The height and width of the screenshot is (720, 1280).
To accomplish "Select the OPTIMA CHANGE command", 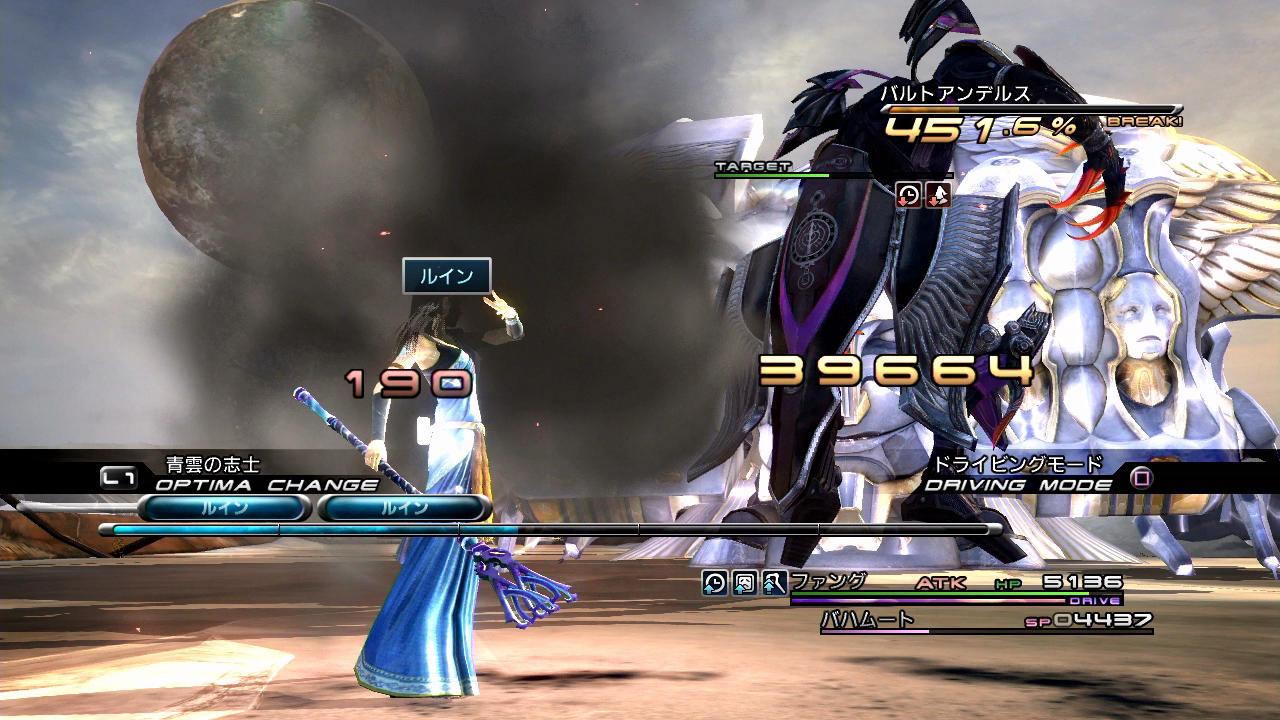I will click(266, 485).
